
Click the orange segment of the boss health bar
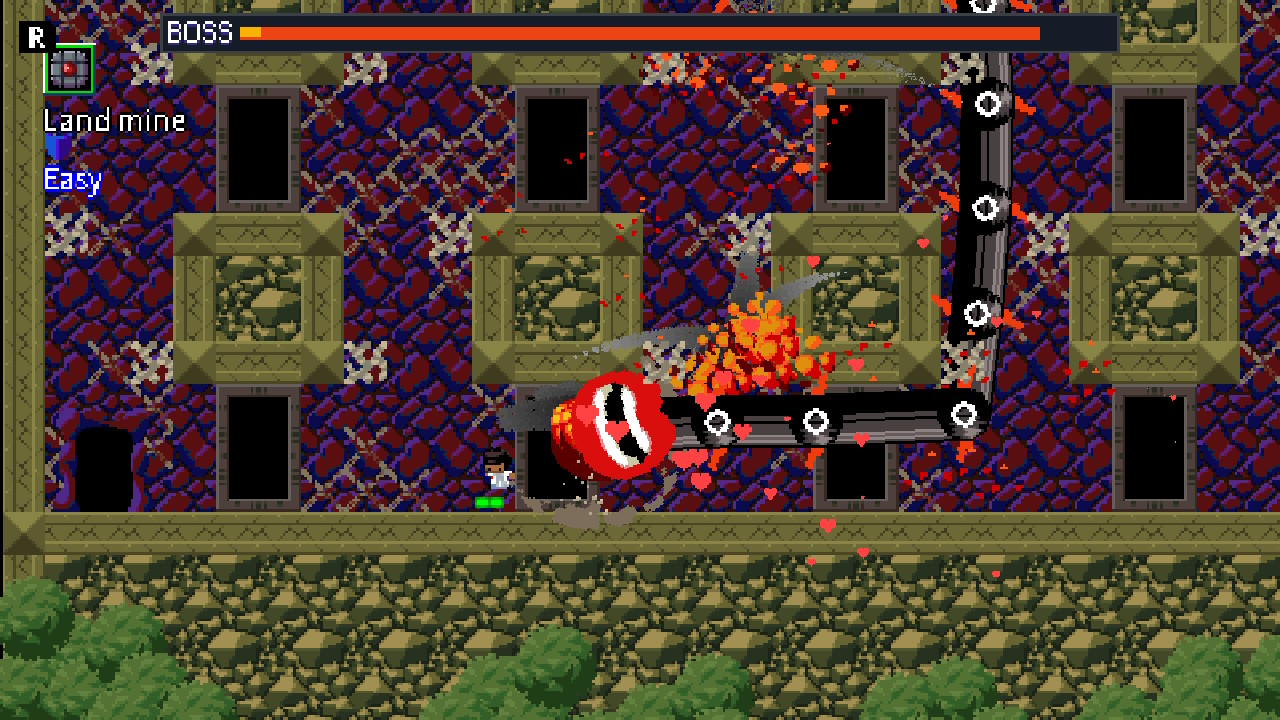(x=650, y=33)
